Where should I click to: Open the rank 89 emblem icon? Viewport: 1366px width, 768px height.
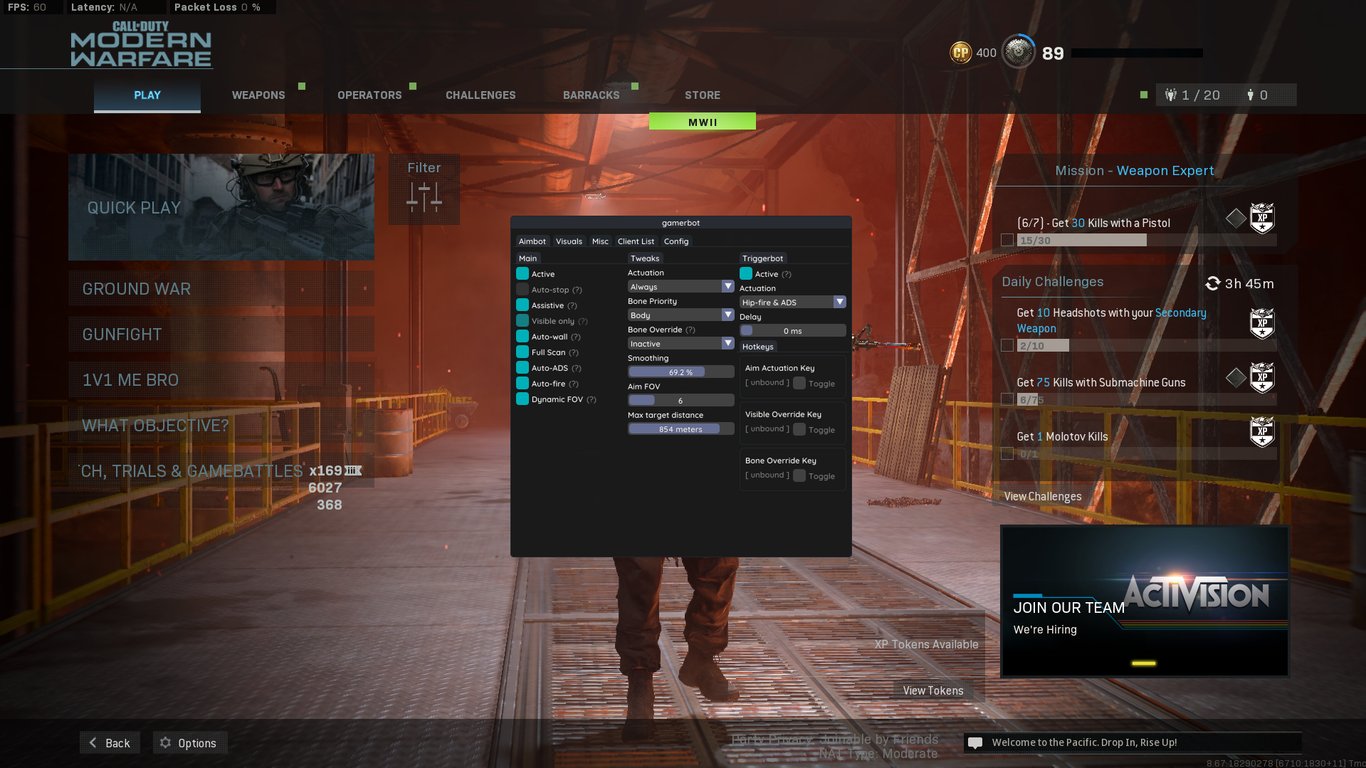coord(1018,52)
